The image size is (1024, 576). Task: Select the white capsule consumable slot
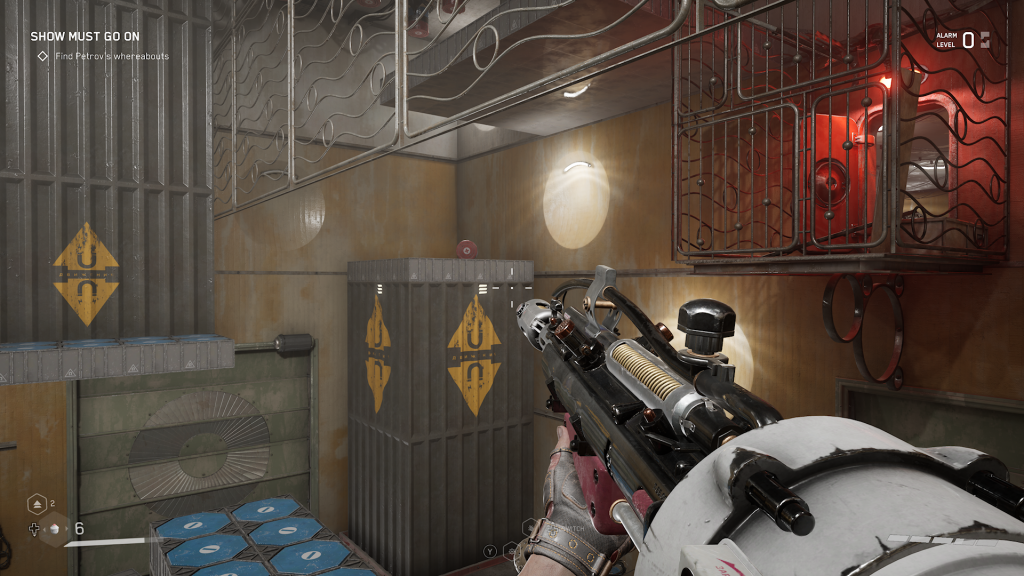click(x=57, y=529)
